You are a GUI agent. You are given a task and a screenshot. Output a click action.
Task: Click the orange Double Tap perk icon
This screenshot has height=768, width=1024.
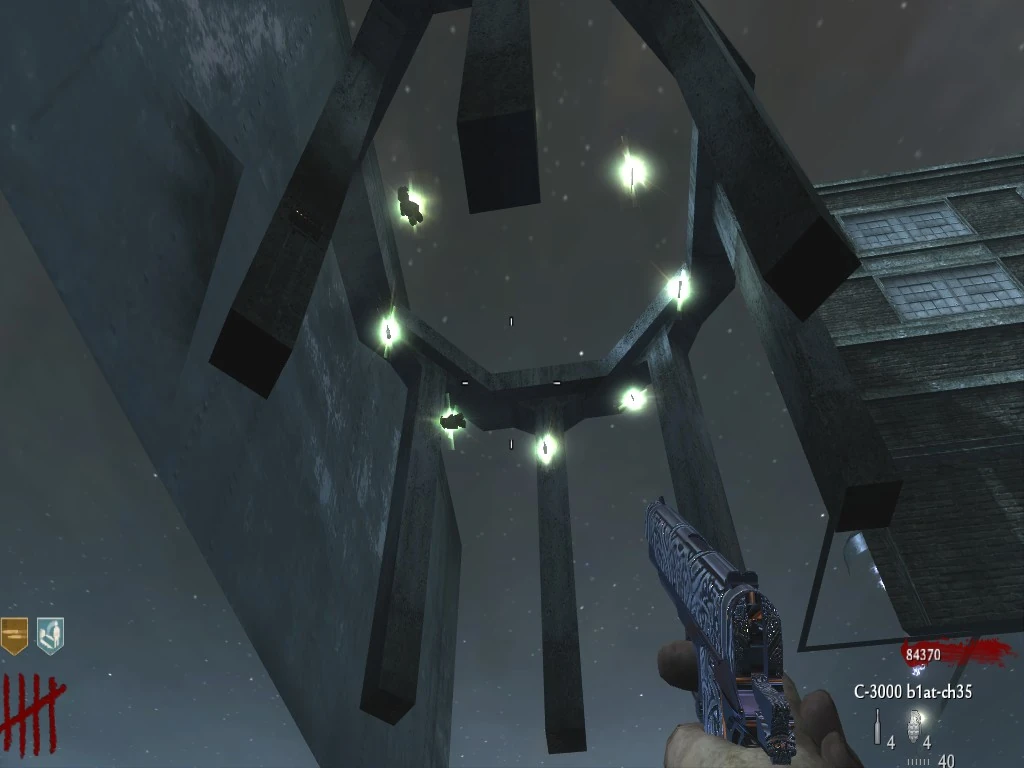coord(14,635)
